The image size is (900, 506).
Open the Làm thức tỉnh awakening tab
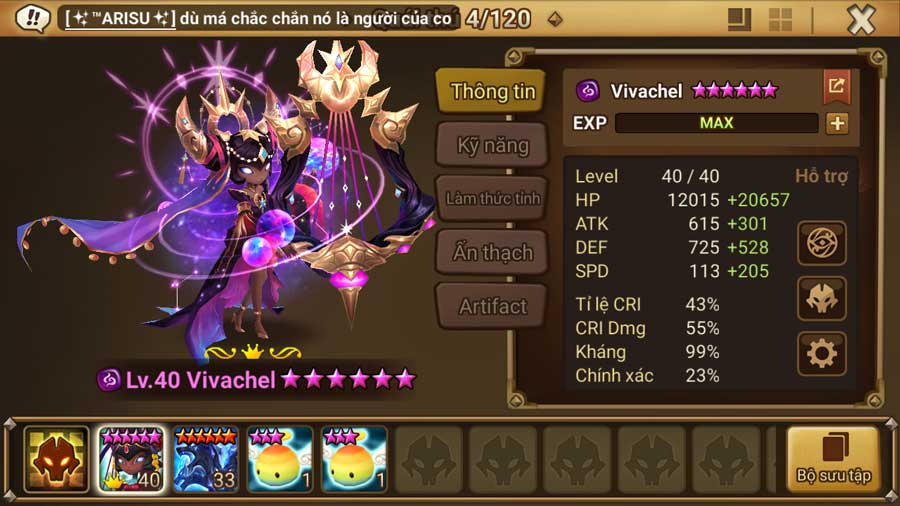[492, 199]
